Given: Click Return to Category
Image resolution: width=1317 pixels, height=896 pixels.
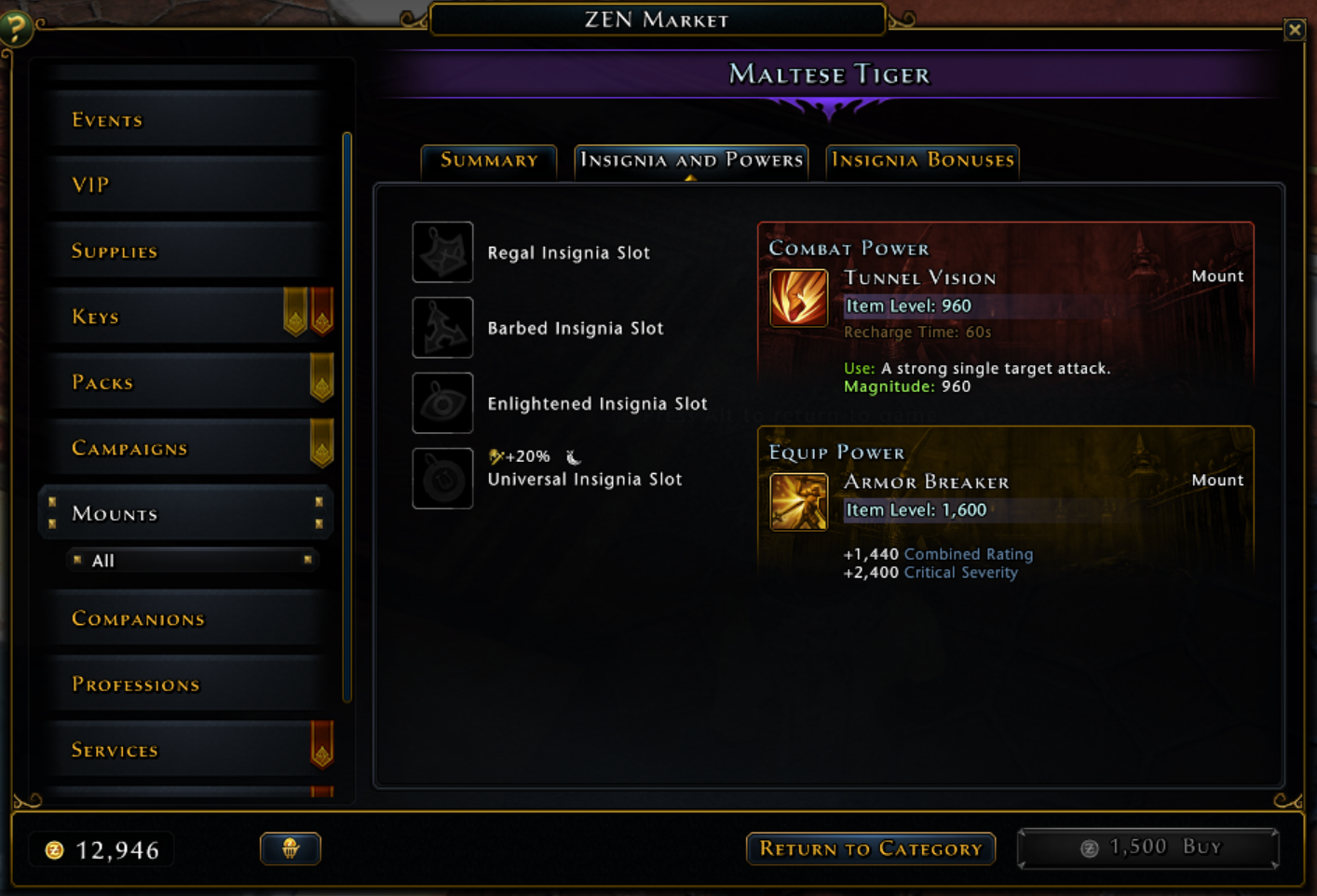Looking at the screenshot, I should [870, 848].
